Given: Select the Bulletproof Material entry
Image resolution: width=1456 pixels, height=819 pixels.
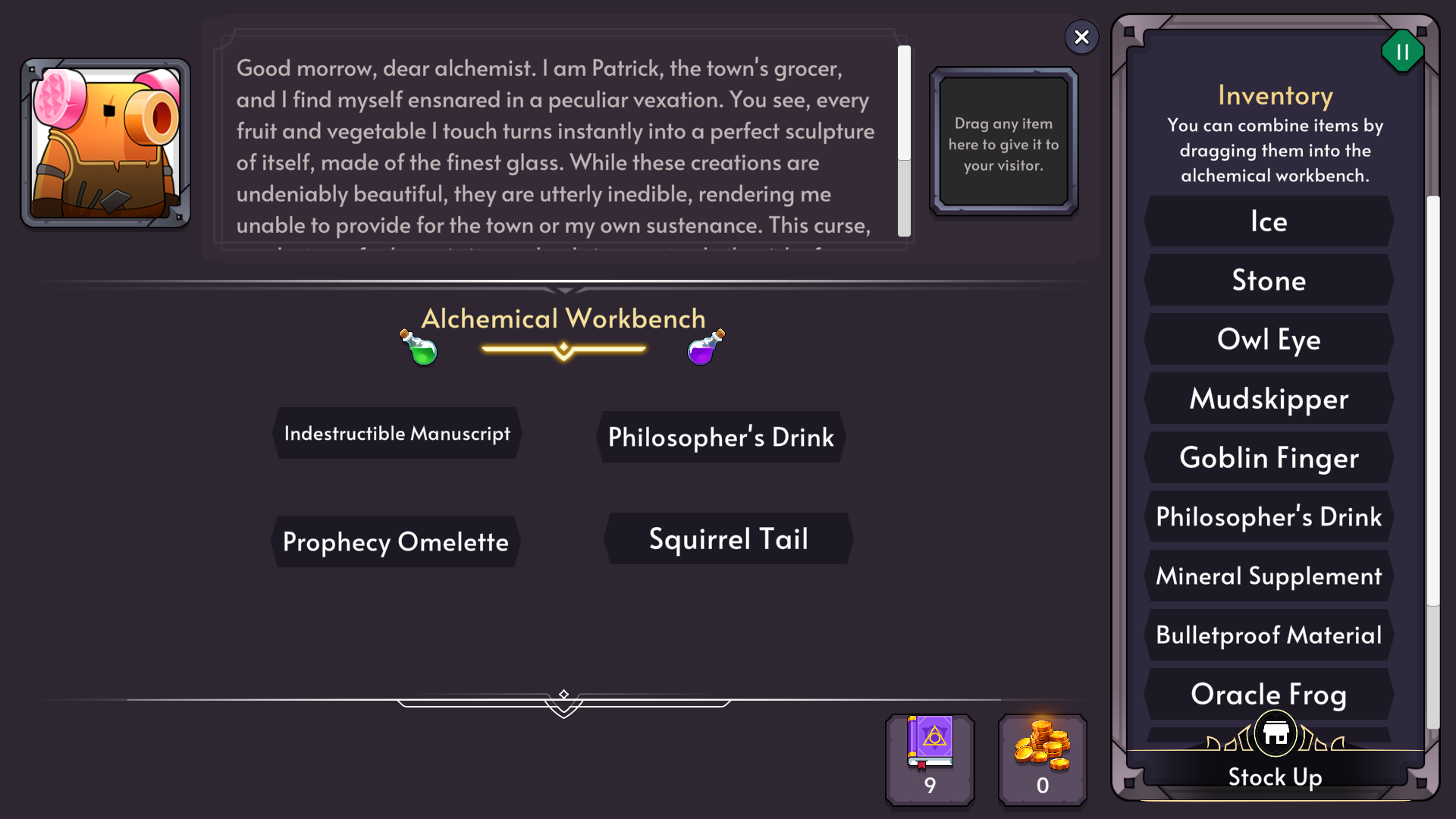Looking at the screenshot, I should click(1269, 635).
